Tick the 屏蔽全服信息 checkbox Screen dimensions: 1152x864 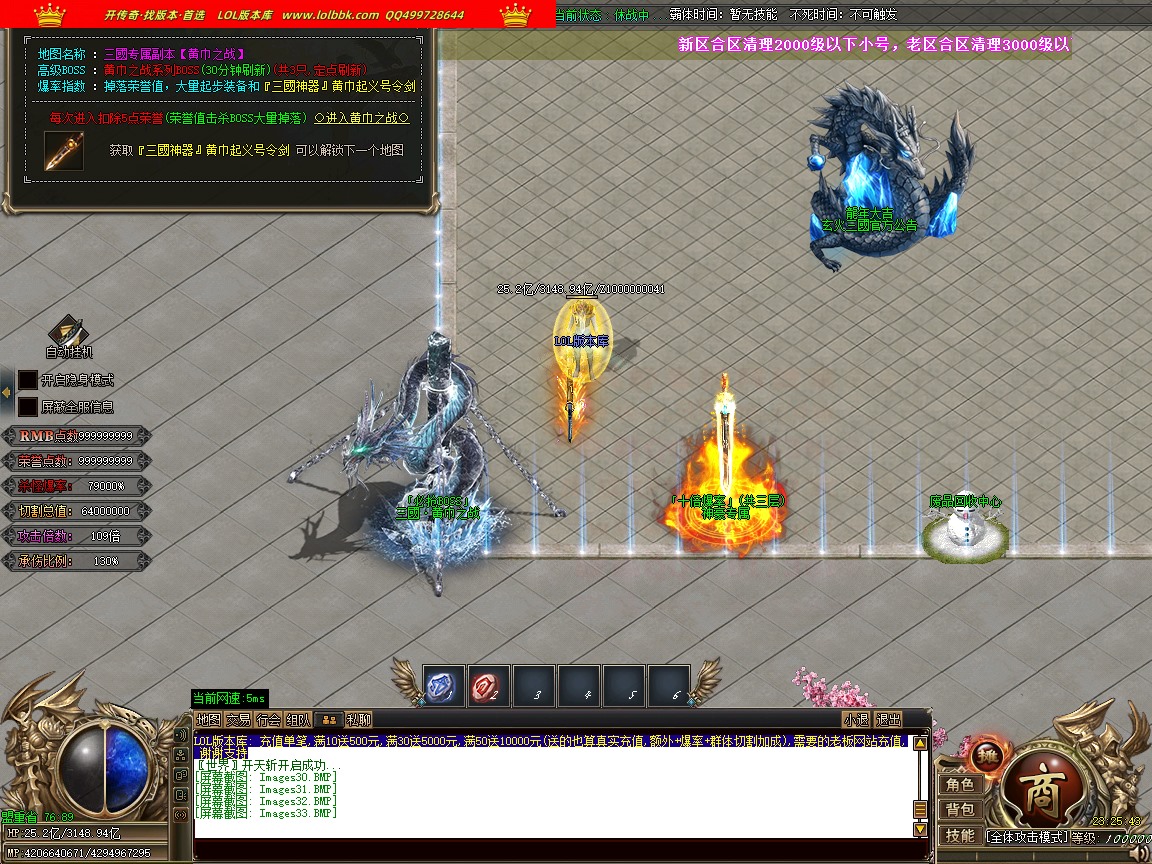(28, 407)
